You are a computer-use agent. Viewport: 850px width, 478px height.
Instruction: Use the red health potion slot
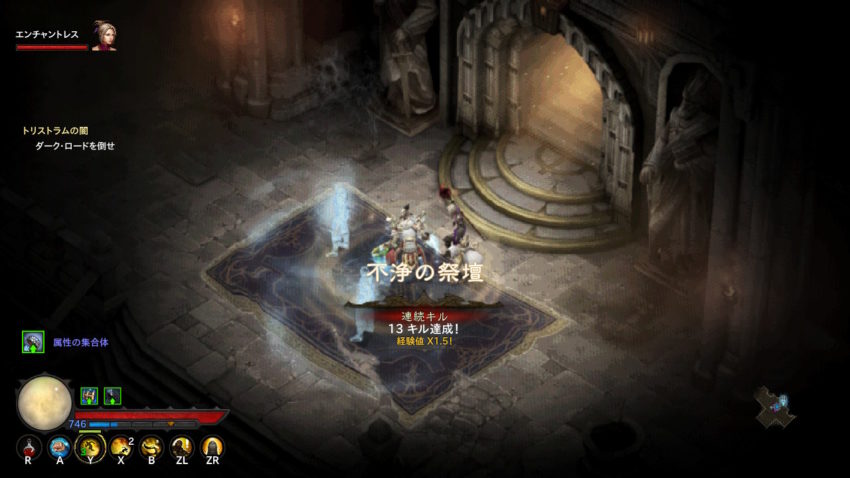tap(29, 446)
